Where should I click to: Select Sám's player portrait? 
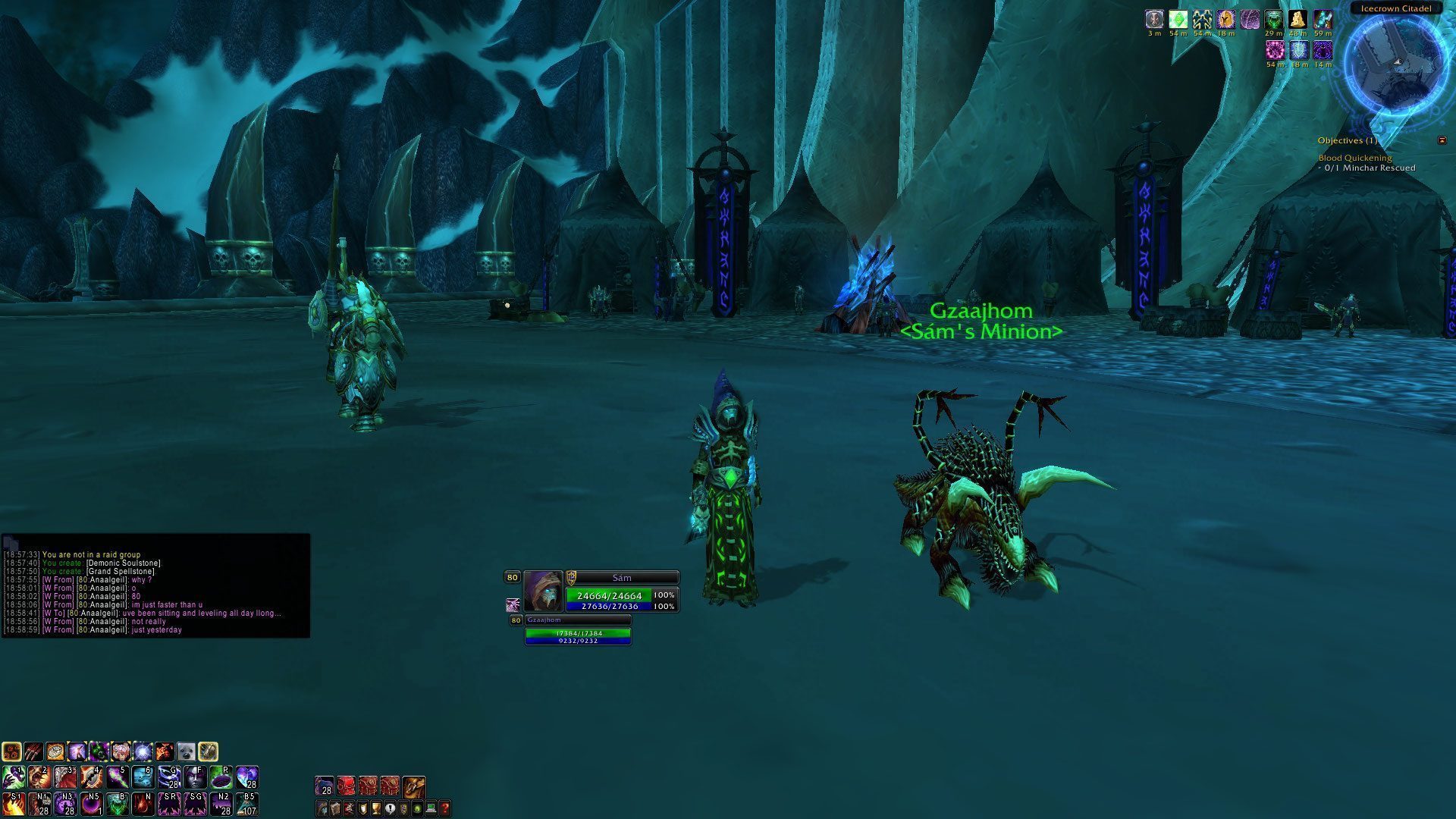543,591
